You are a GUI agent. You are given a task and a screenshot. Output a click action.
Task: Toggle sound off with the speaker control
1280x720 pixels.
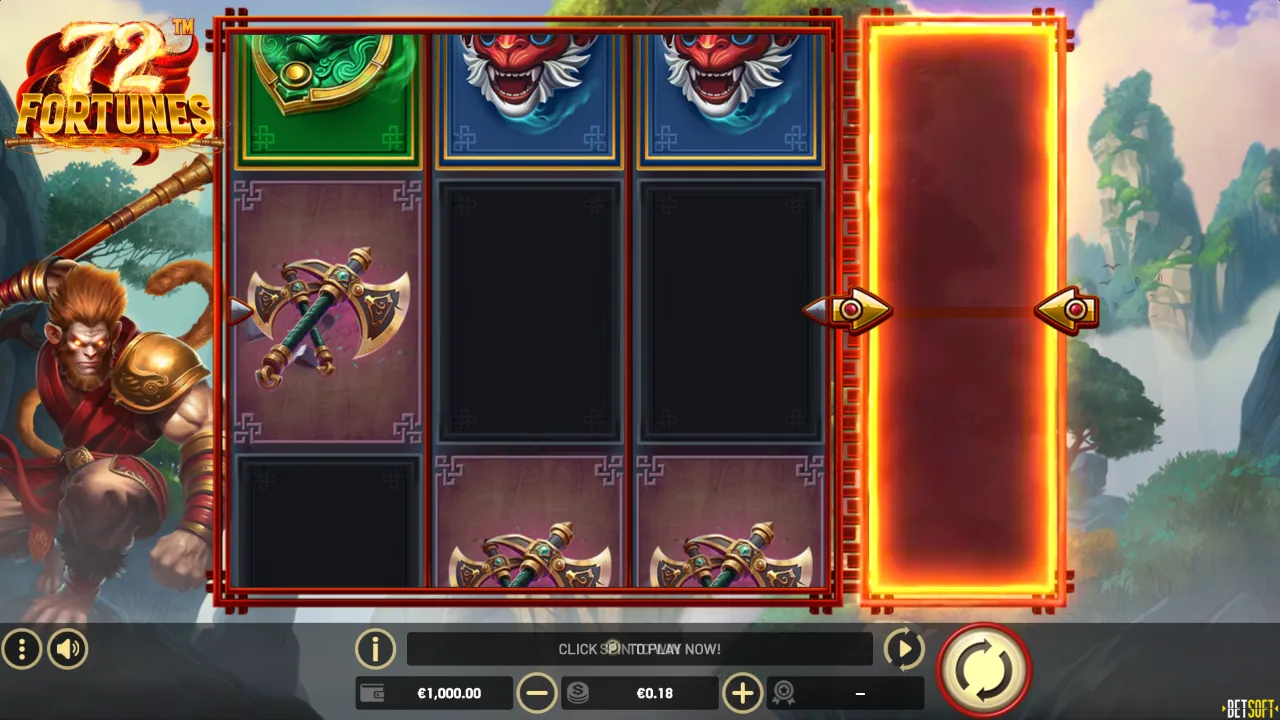tap(67, 649)
